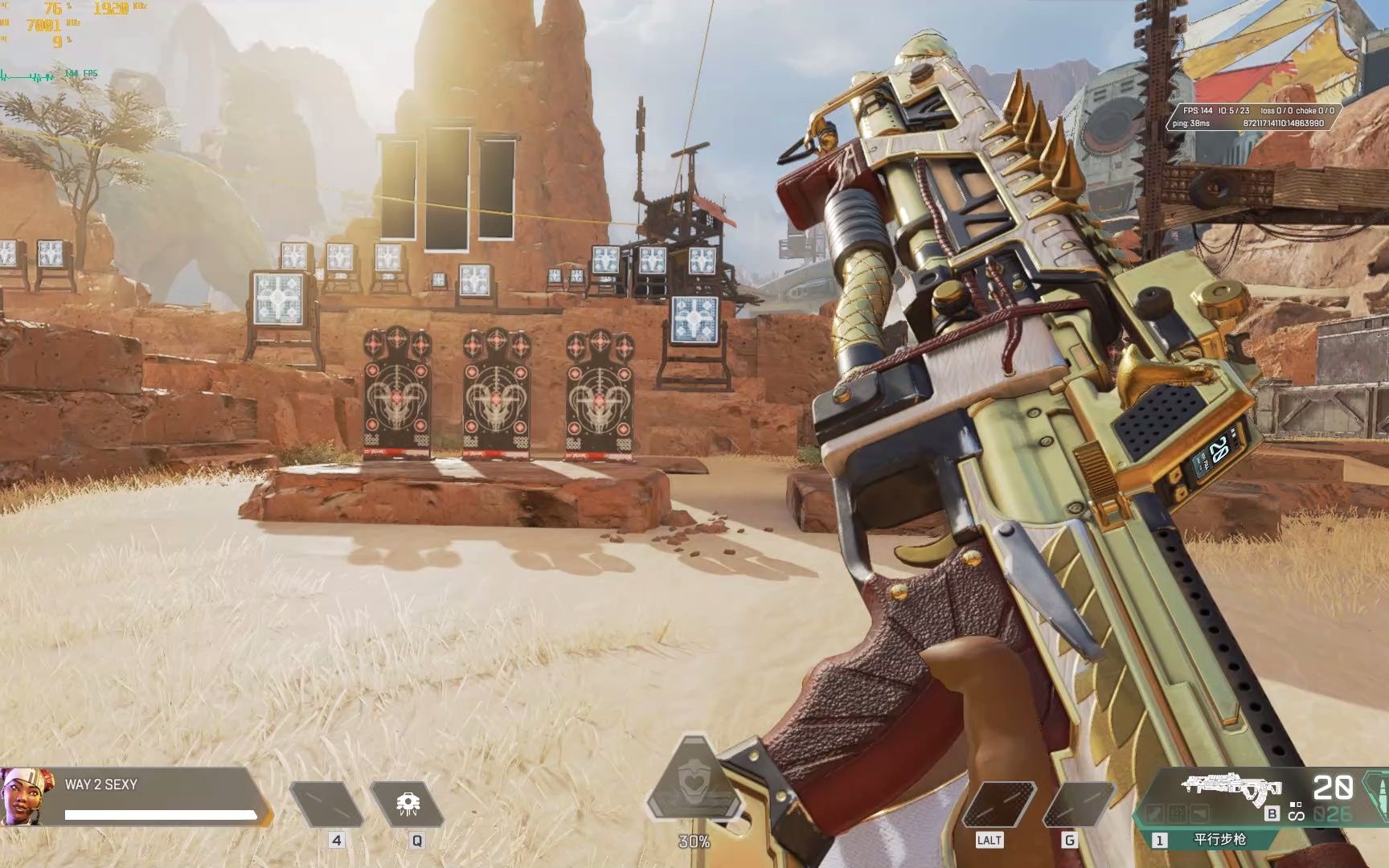Select the Care Package ultimate icon
Image resolution: width=1389 pixels, height=868 pixels.
tap(694, 785)
